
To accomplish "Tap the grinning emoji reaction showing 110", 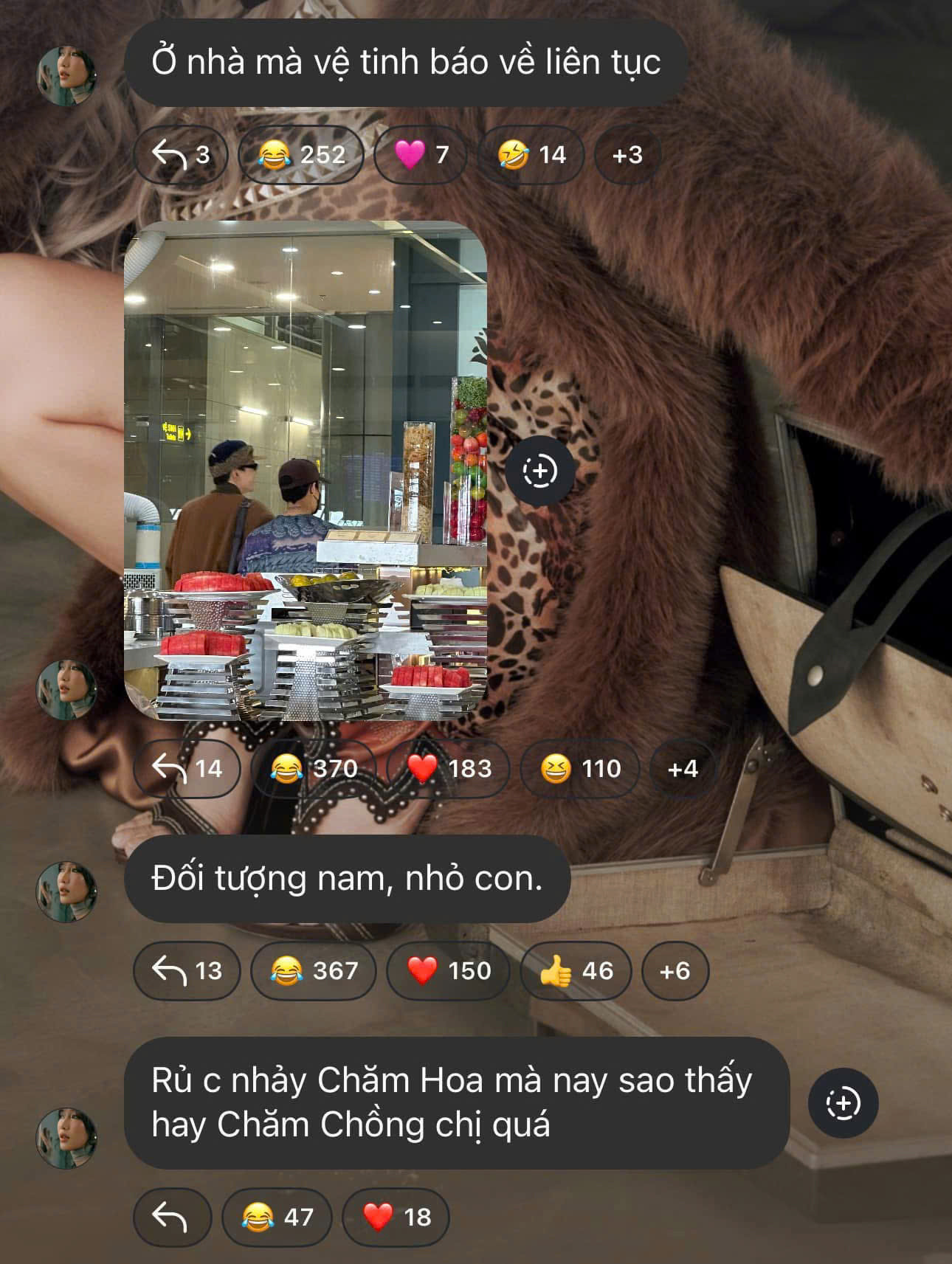I will tap(581, 770).
